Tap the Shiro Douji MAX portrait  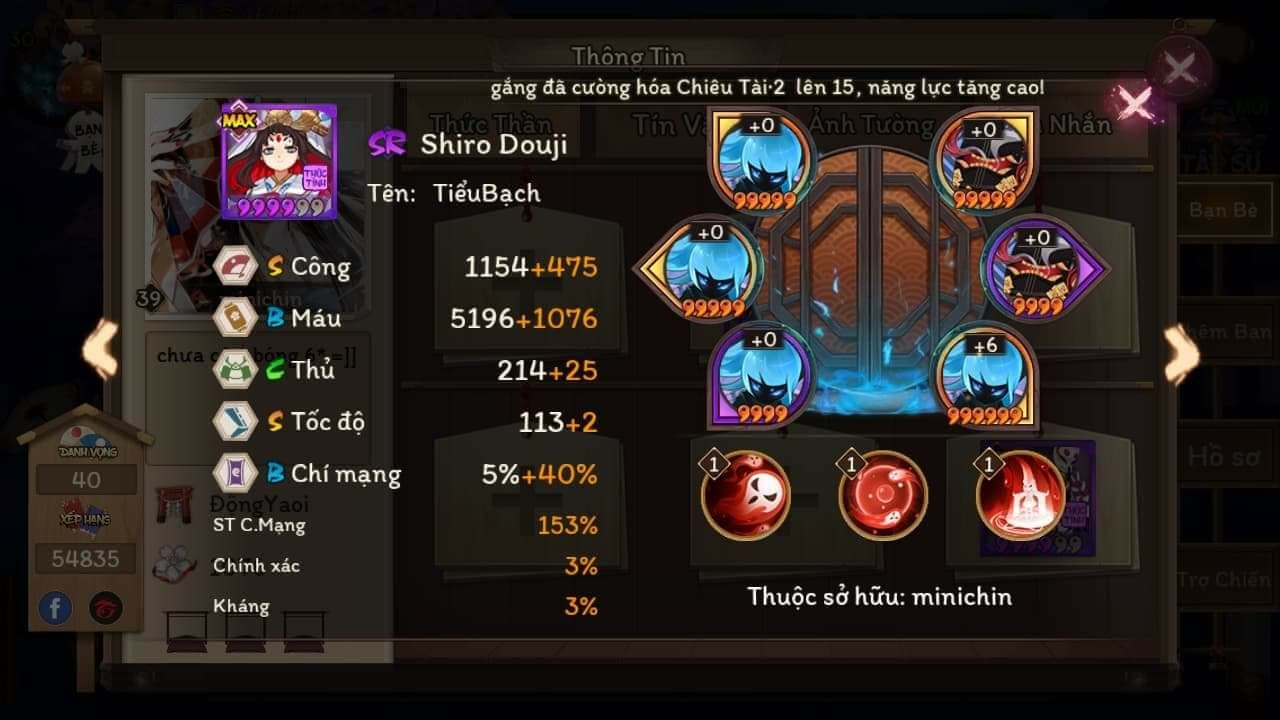pos(279,161)
